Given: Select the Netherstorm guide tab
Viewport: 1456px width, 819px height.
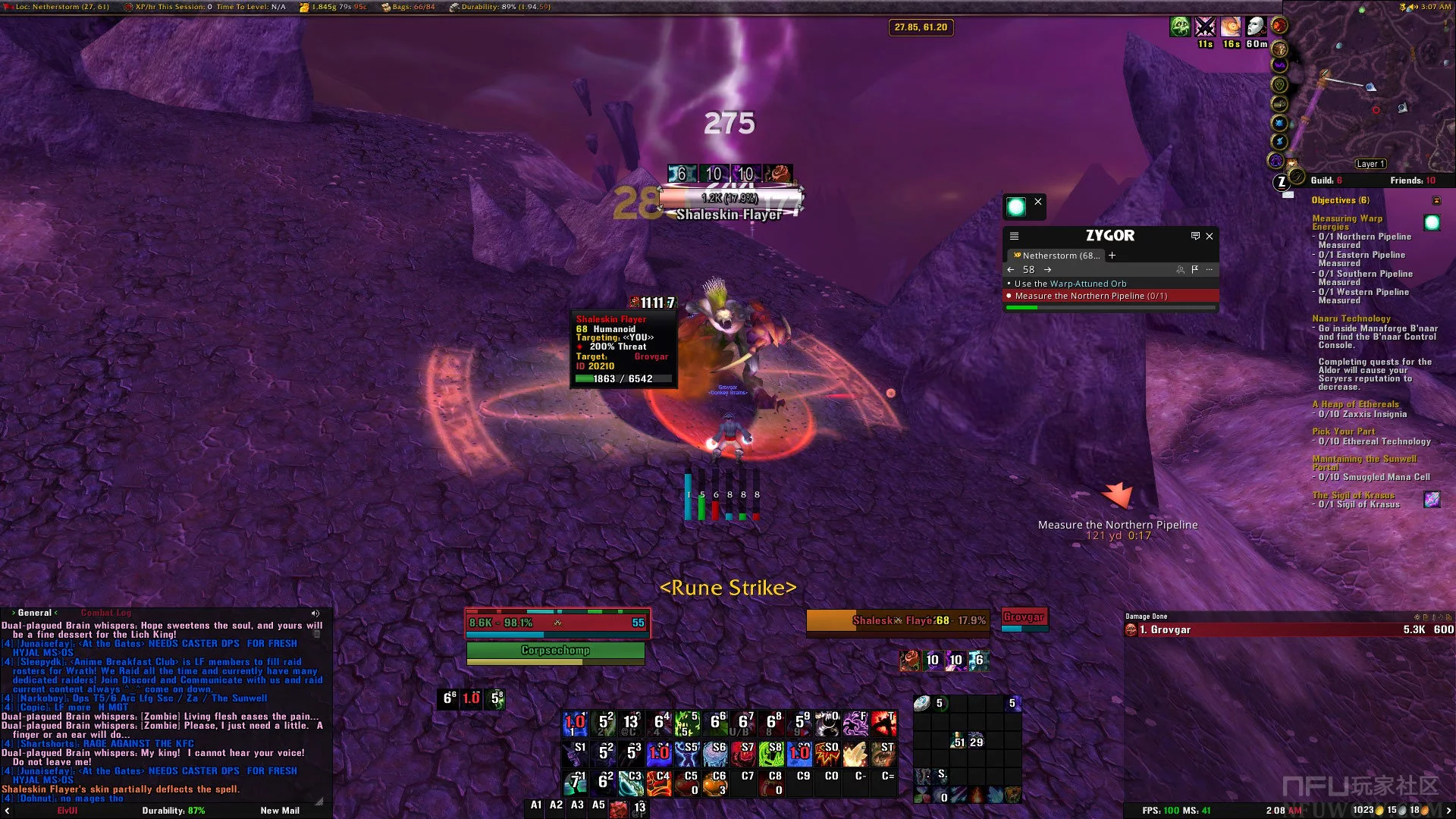Looking at the screenshot, I should (x=1057, y=256).
